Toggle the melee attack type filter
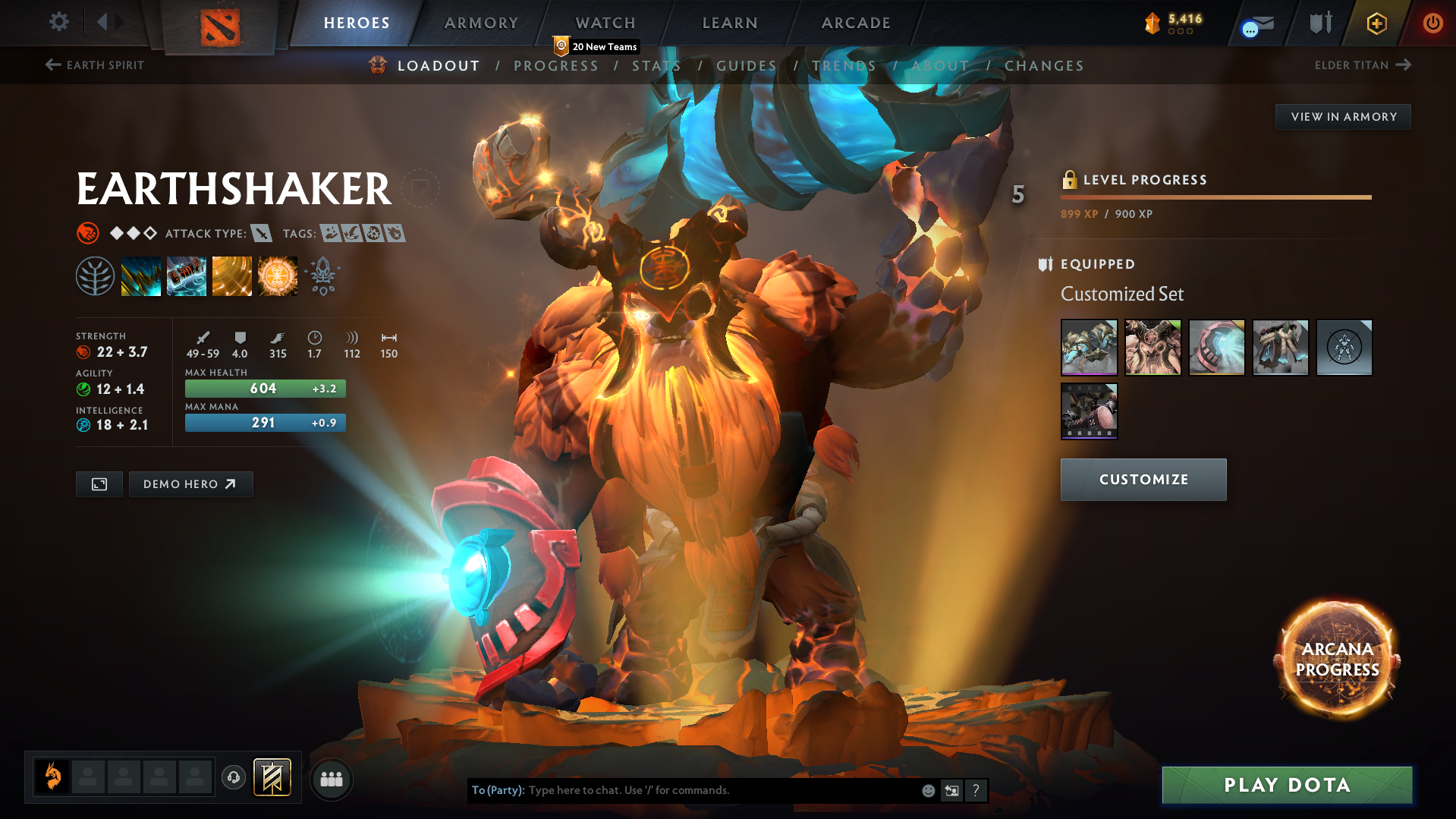Image resolution: width=1456 pixels, height=819 pixels. pos(263,233)
